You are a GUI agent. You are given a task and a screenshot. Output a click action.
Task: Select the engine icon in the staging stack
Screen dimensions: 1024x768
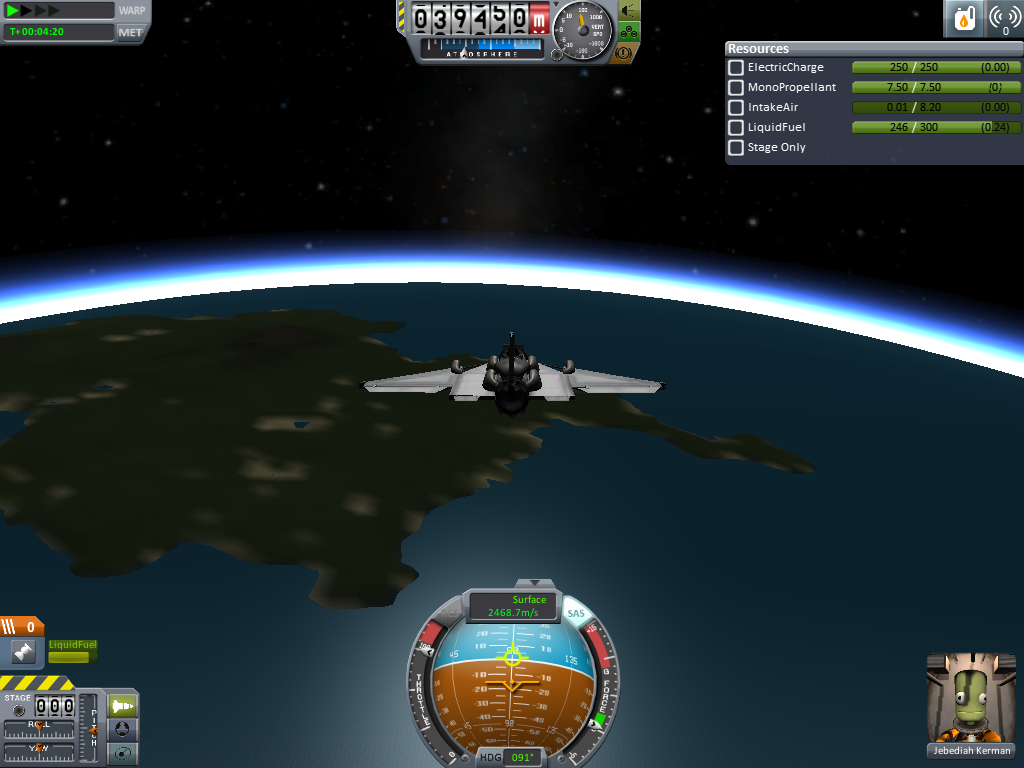(22, 653)
